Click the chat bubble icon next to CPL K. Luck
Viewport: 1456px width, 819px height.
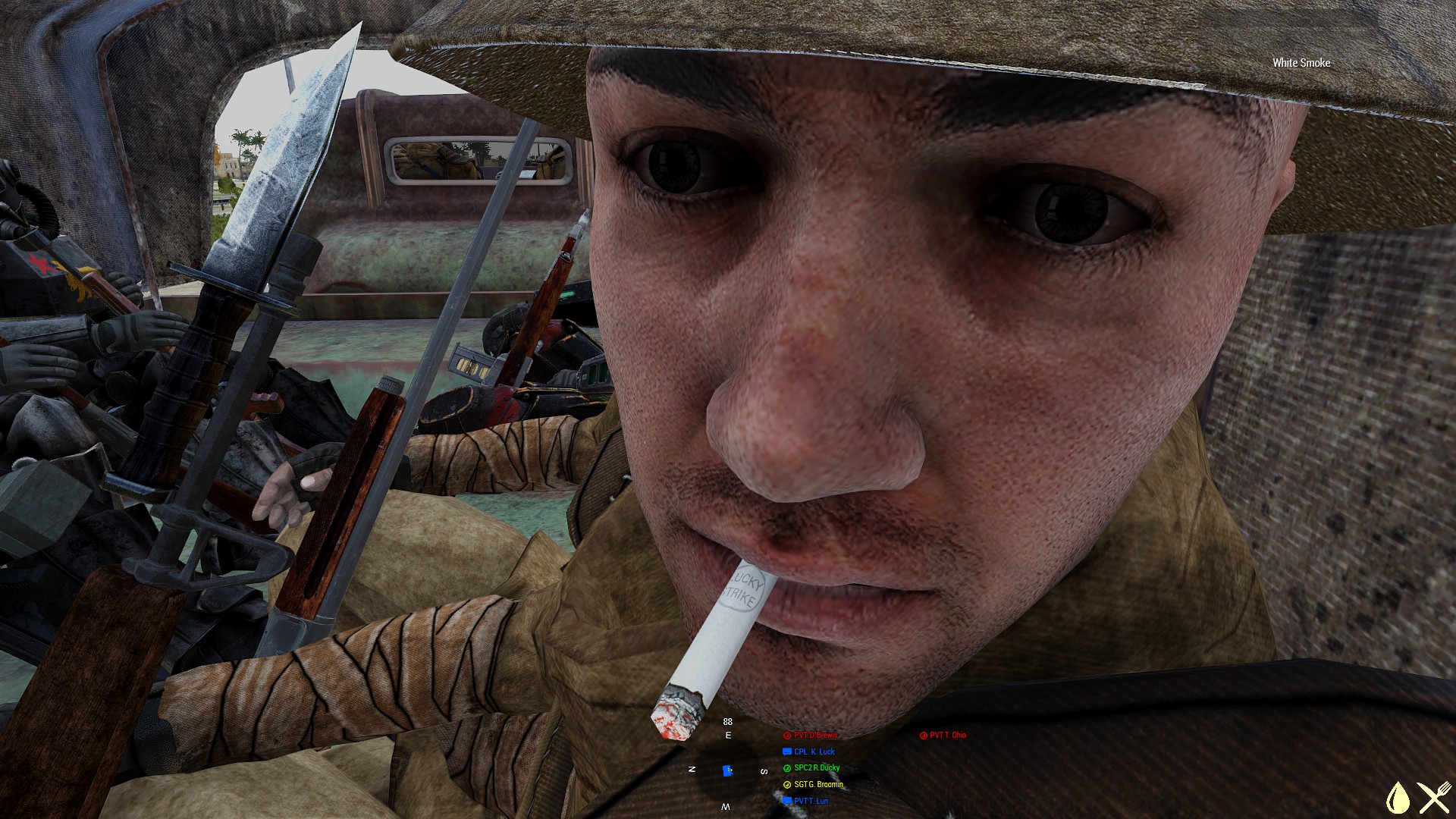pos(786,752)
